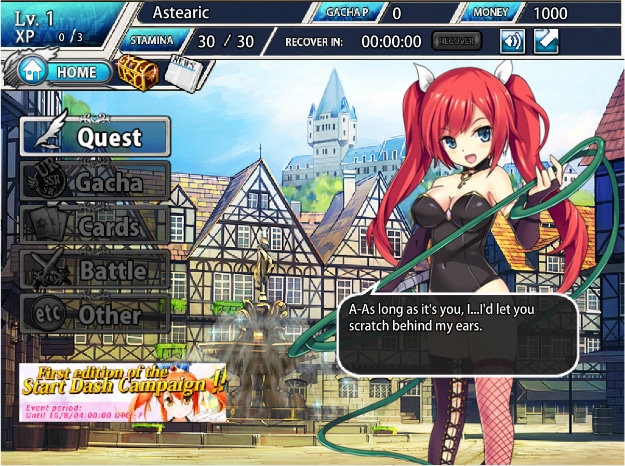Select the Gacha menu entry
Viewport: 625px width, 466px height.
(95, 182)
